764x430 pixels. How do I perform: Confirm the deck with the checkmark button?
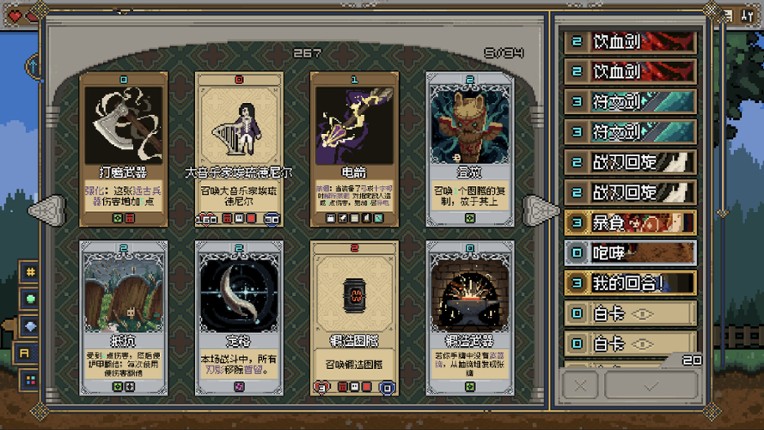click(651, 386)
